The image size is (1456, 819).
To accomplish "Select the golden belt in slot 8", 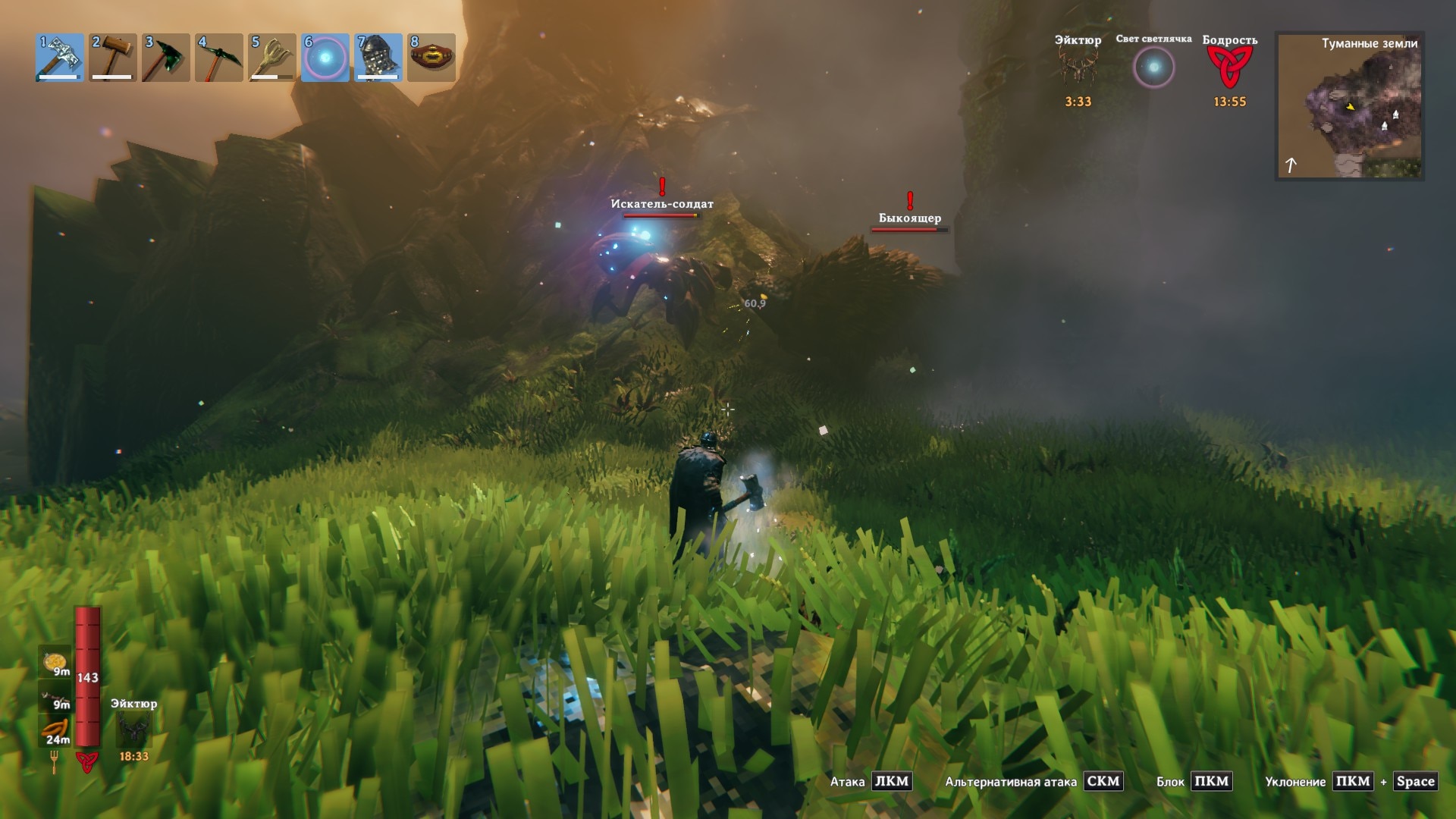I will (x=431, y=58).
